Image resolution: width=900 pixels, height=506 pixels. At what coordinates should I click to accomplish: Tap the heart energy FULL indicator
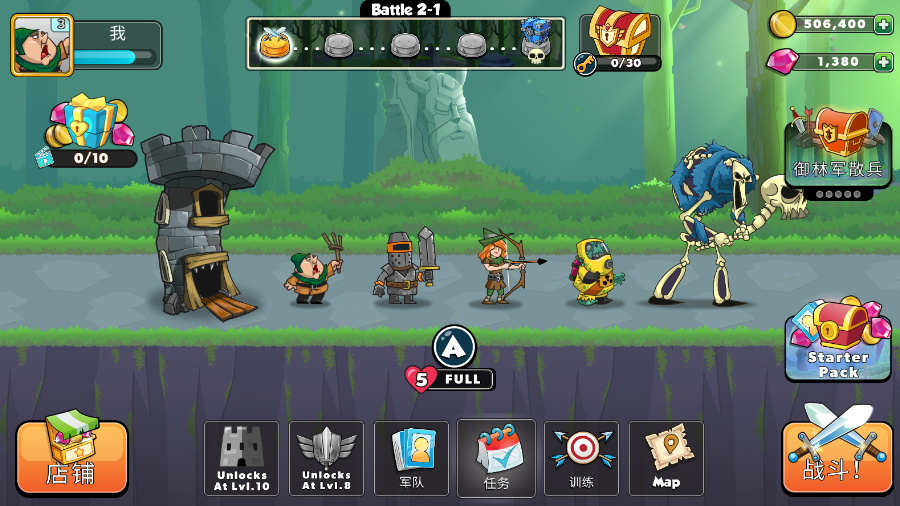[450, 379]
